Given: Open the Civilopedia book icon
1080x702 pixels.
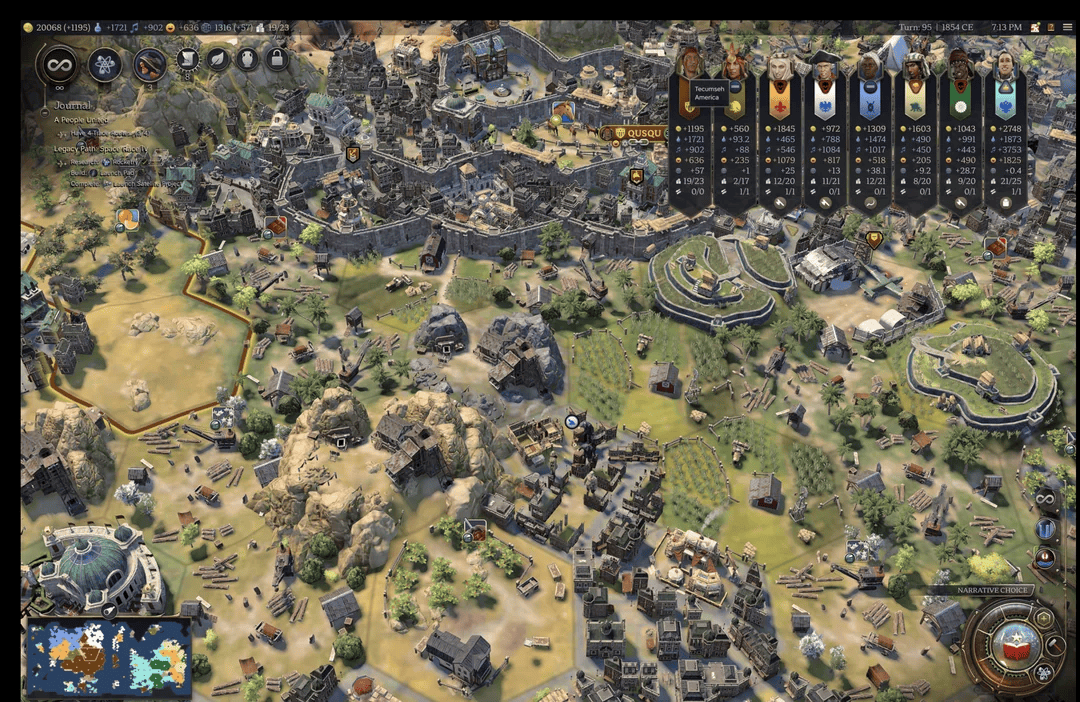Looking at the screenshot, I should click(1049, 27).
